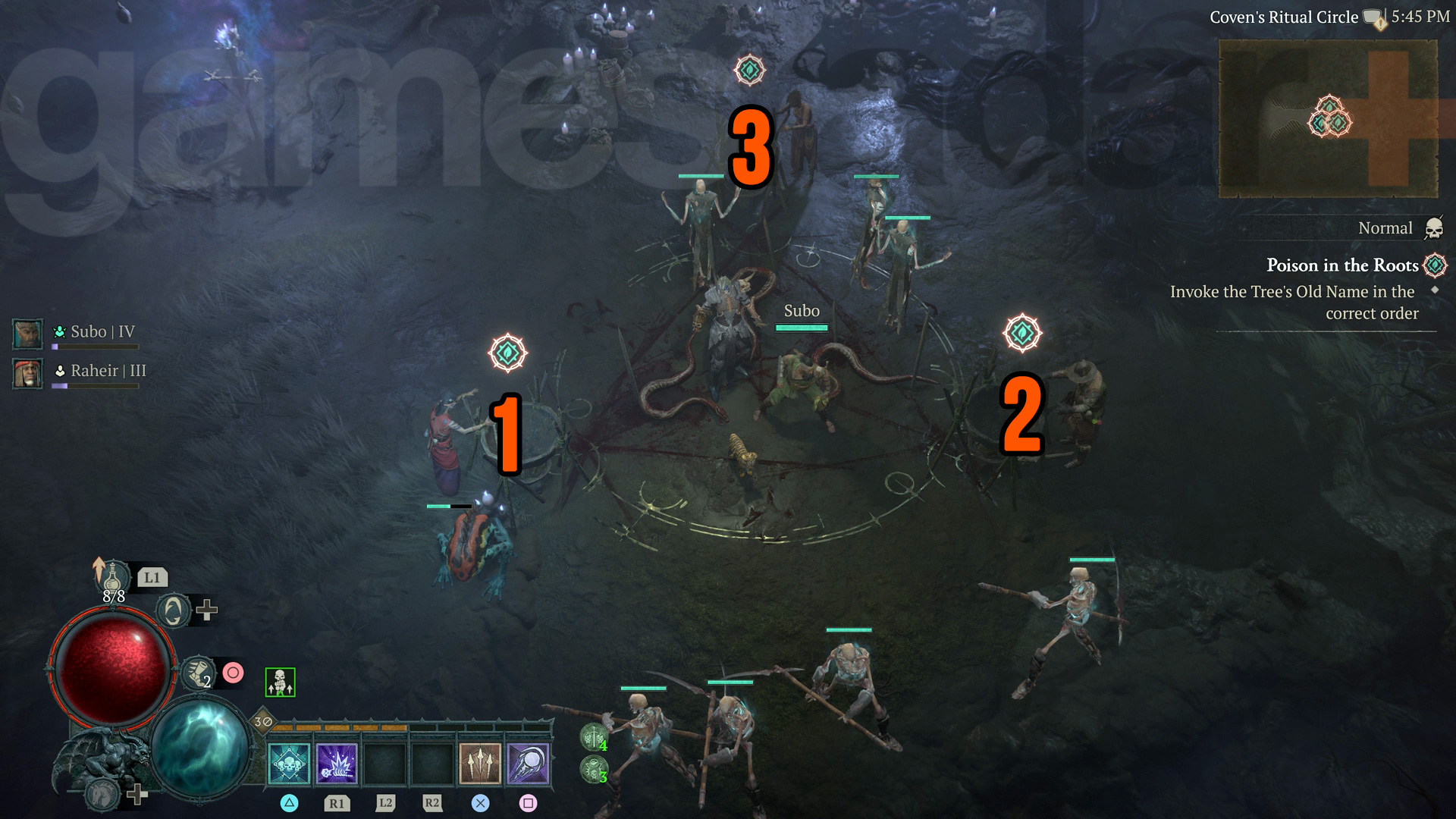1456x819 pixels.
Task: Click Subo's portrait in the party list
Action: pyautogui.click(x=27, y=334)
